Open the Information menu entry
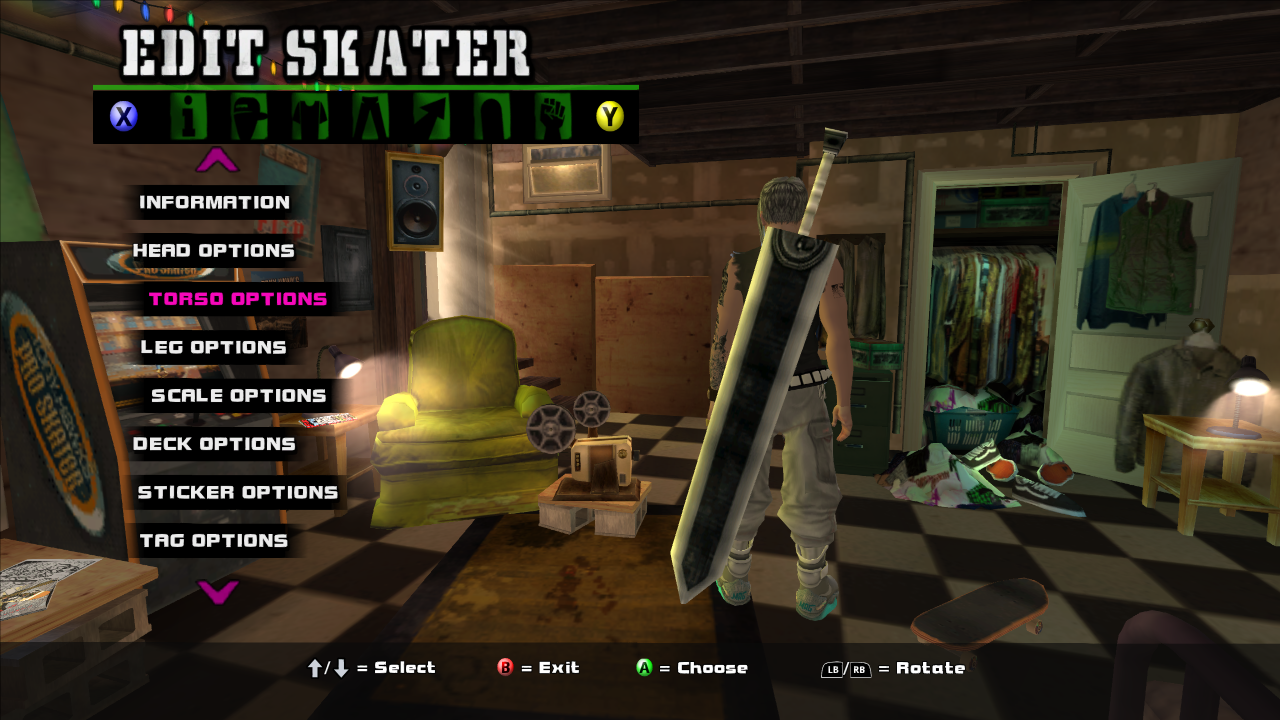The width and height of the screenshot is (1280, 720). click(214, 202)
